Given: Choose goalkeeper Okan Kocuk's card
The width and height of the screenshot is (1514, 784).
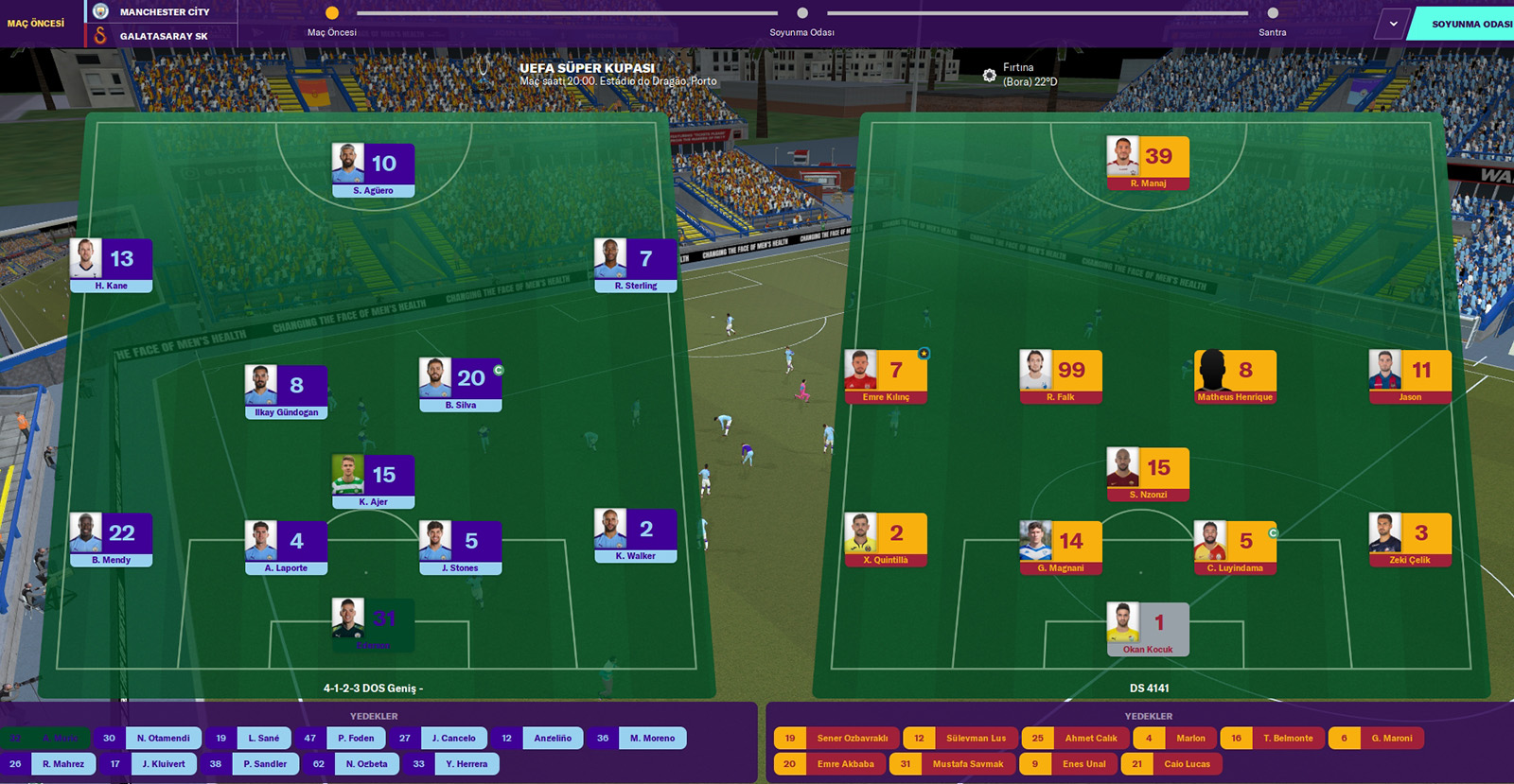Looking at the screenshot, I should (x=1148, y=630).
